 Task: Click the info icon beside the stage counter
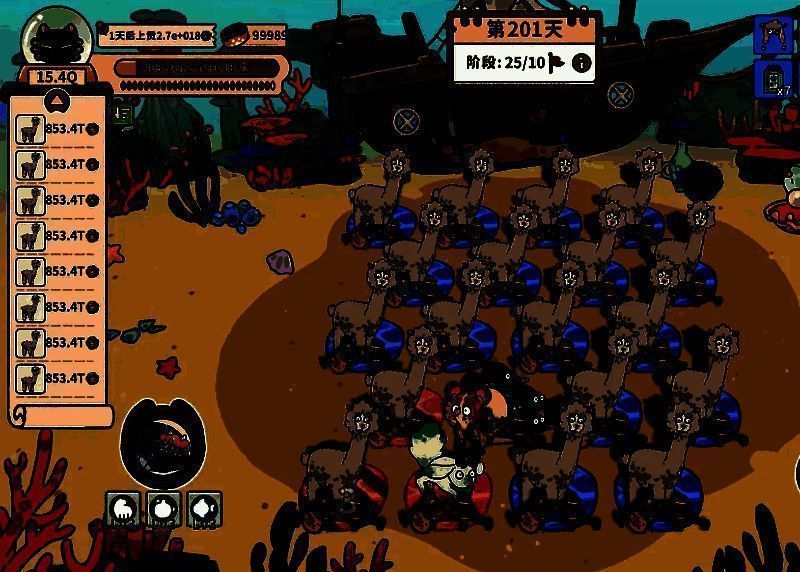coord(581,64)
